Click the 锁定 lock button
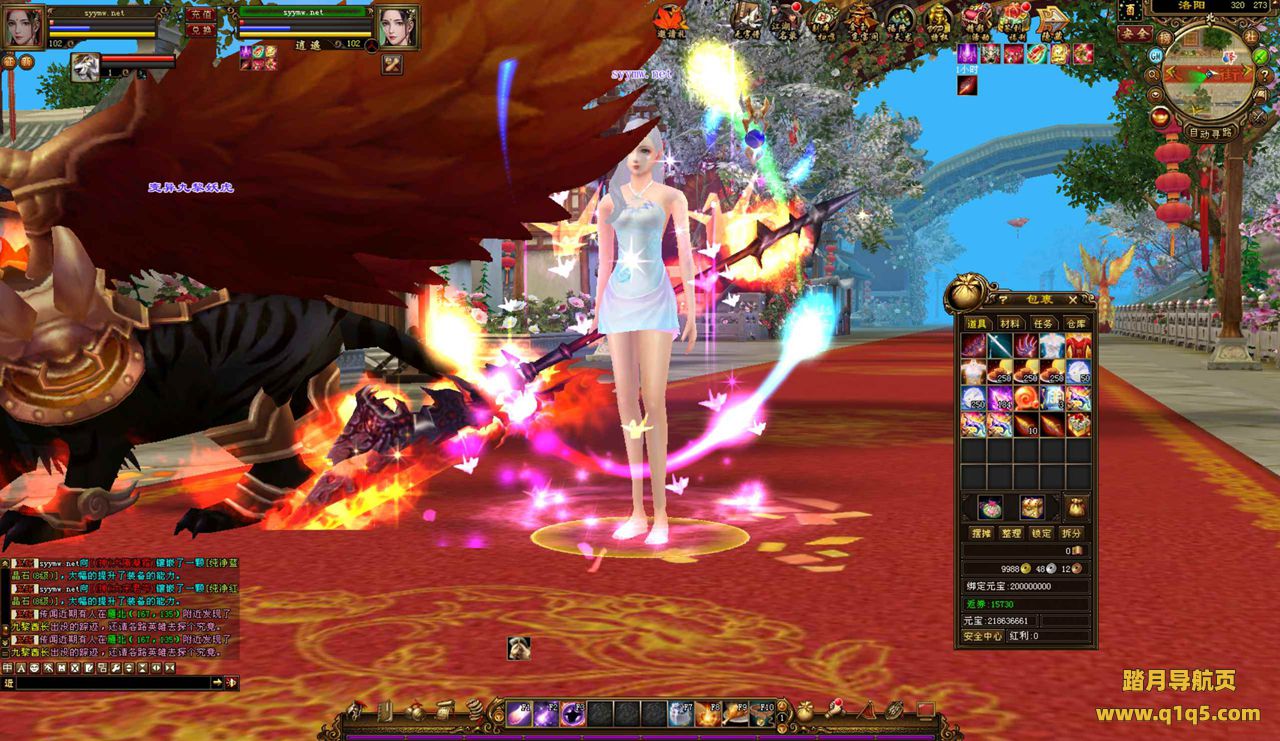This screenshot has height=741, width=1280. [x=1042, y=533]
